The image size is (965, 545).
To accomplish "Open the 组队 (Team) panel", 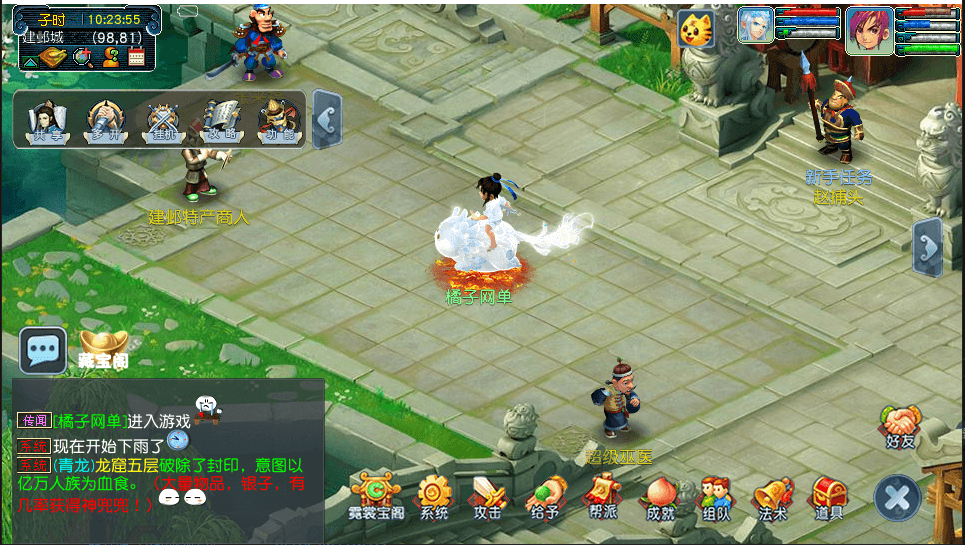I will coord(715,493).
